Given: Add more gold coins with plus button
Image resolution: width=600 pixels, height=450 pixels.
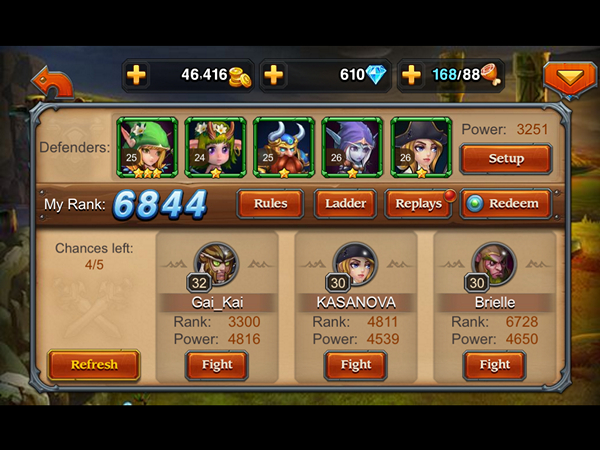Looking at the screenshot, I should click(x=136, y=75).
